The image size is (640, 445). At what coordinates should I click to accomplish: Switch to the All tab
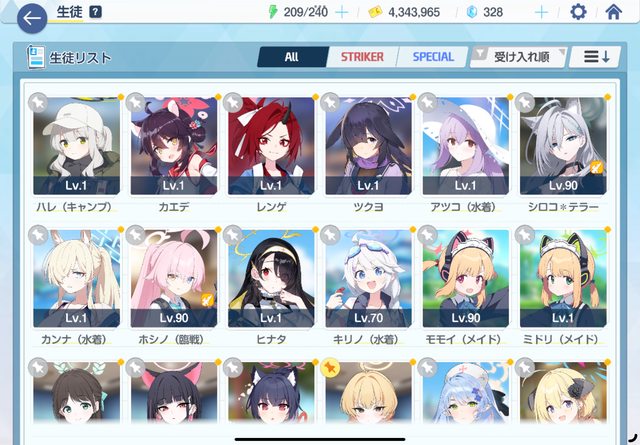[x=291, y=57]
